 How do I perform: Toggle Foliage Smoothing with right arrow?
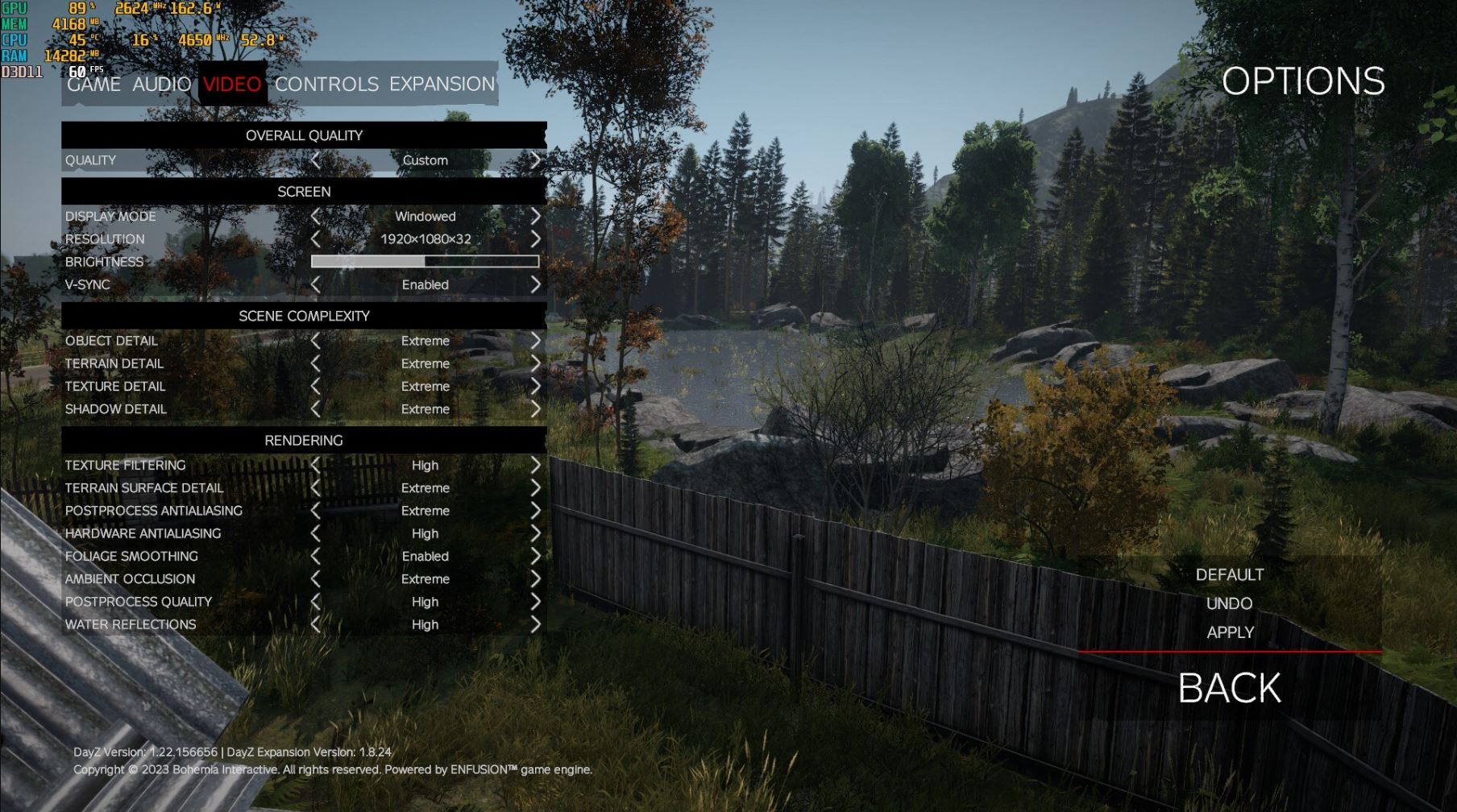tap(535, 556)
